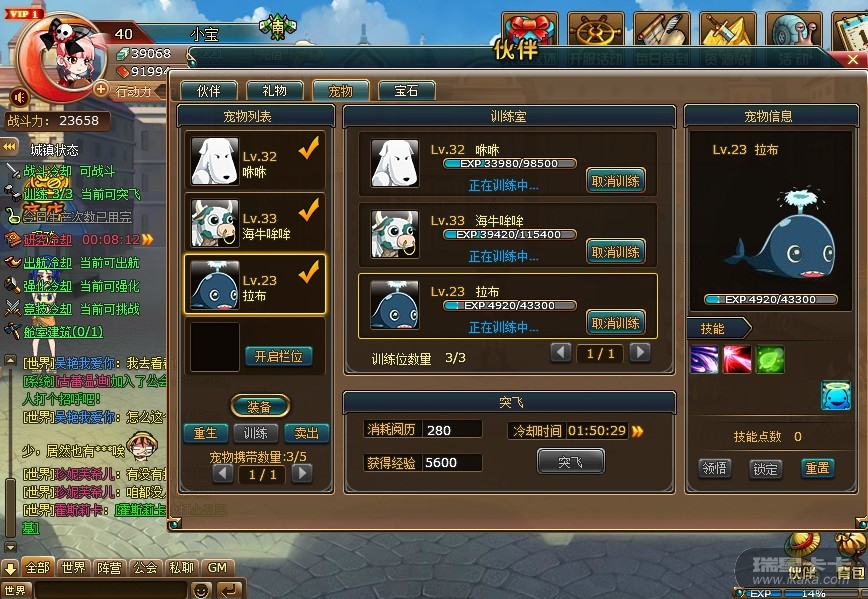
Task: Switch to the 伙伴 tab
Action: (x=209, y=91)
